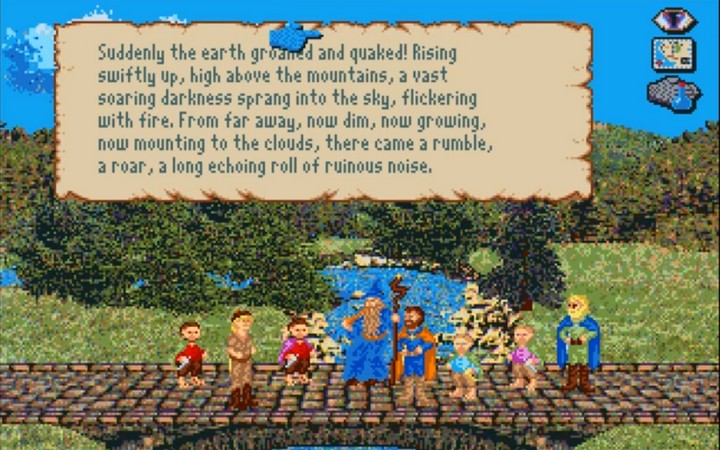Open the map icon
Screen dimensions: 720x450
click(673, 53)
